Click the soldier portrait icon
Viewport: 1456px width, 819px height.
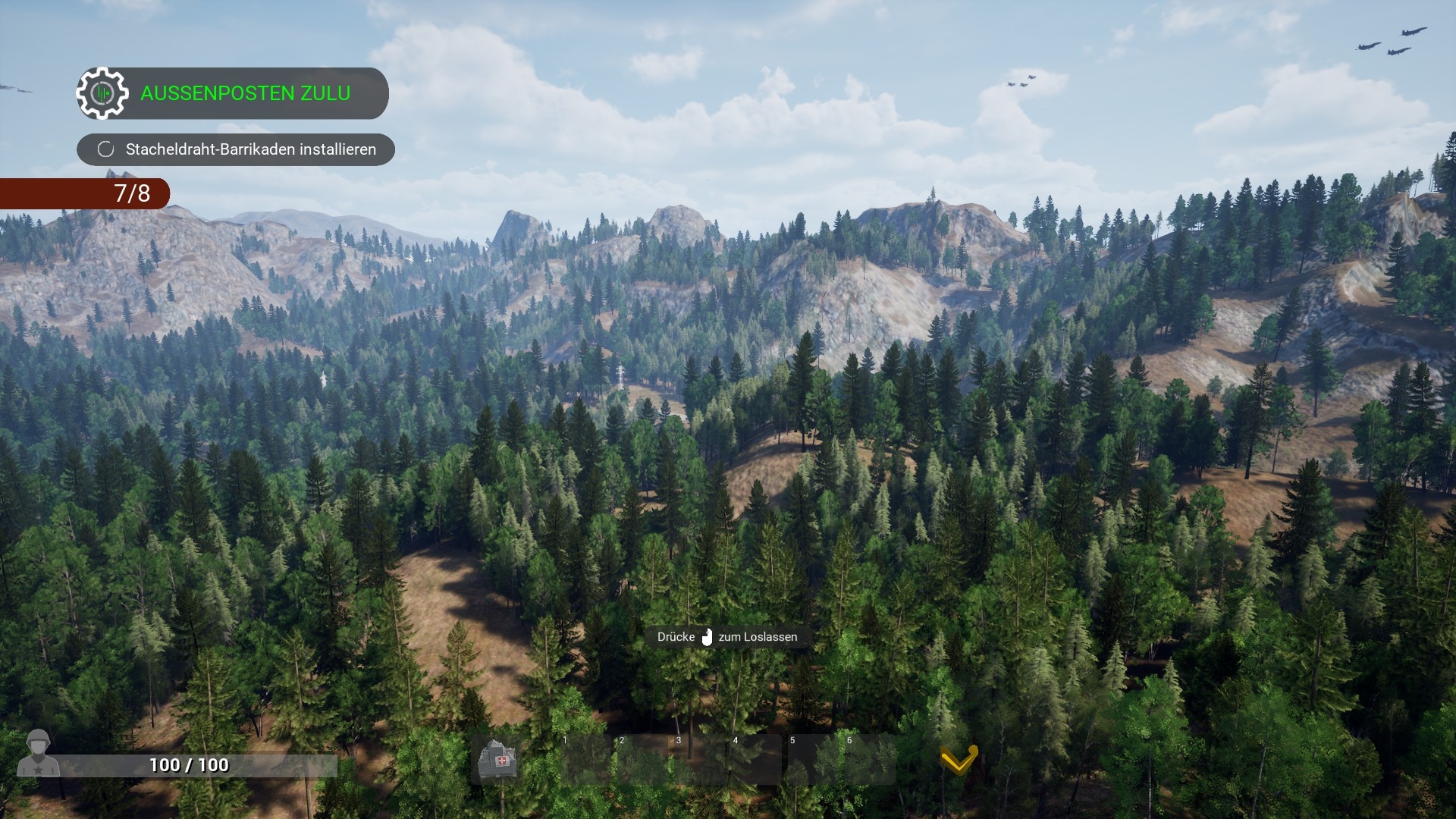[x=38, y=753]
